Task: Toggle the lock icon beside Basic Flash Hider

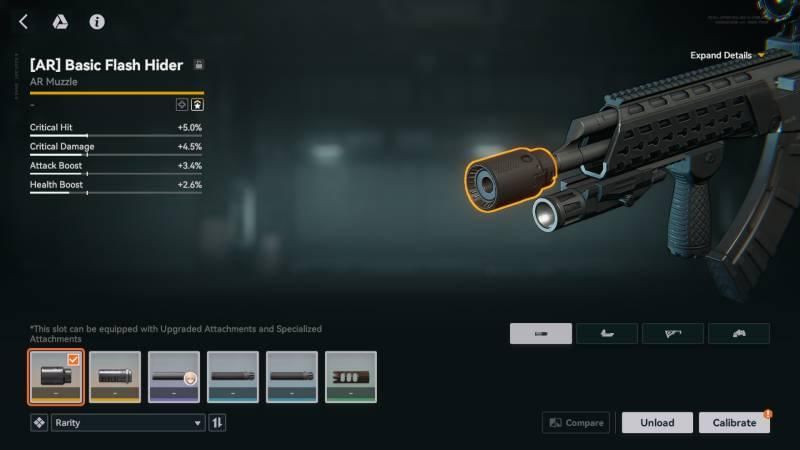Action: pos(198,65)
